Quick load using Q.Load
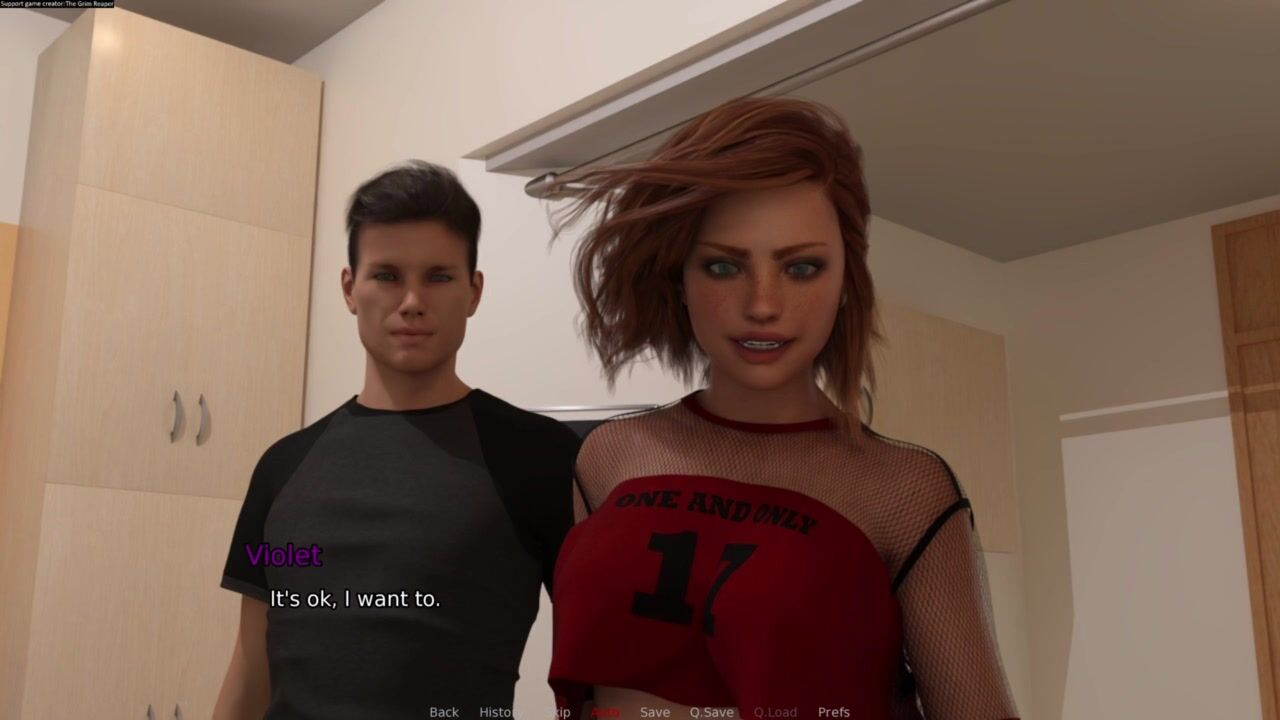Screen dimensions: 1280x720 coord(775,712)
